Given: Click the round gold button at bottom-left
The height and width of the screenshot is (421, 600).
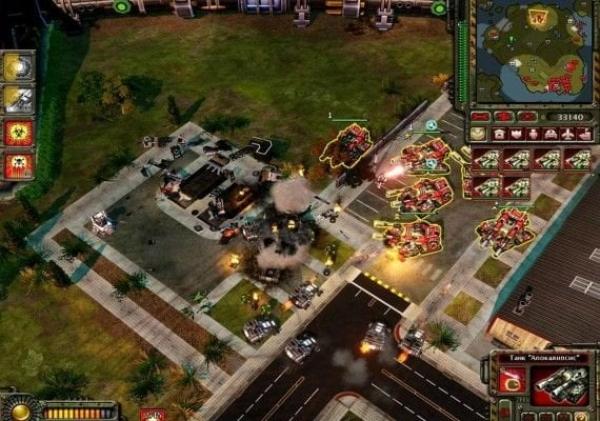Looking at the screenshot, I should coord(18,411).
